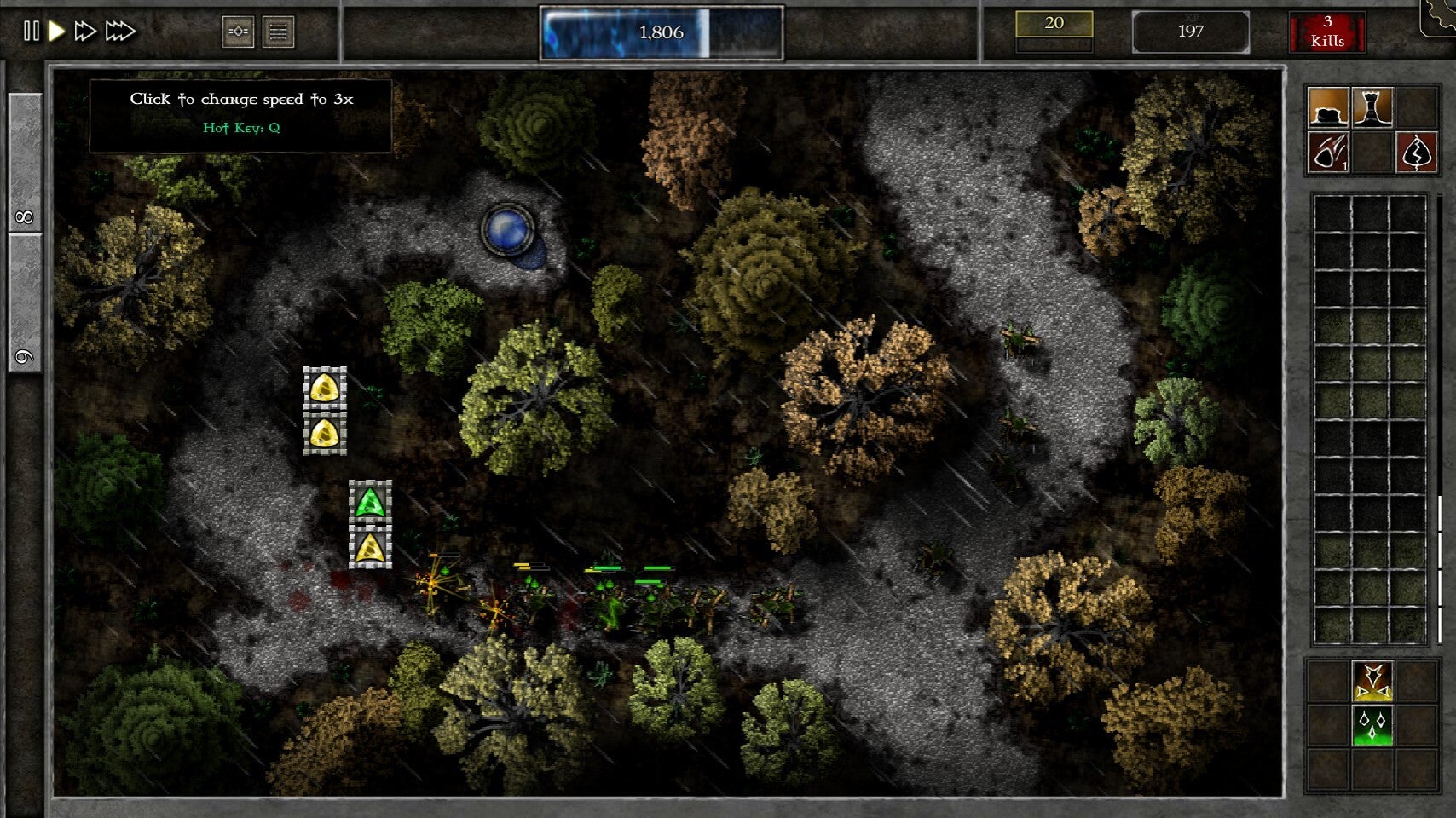The width and height of the screenshot is (1456, 818).
Task: Open the lined menu button
Action: click(x=278, y=32)
